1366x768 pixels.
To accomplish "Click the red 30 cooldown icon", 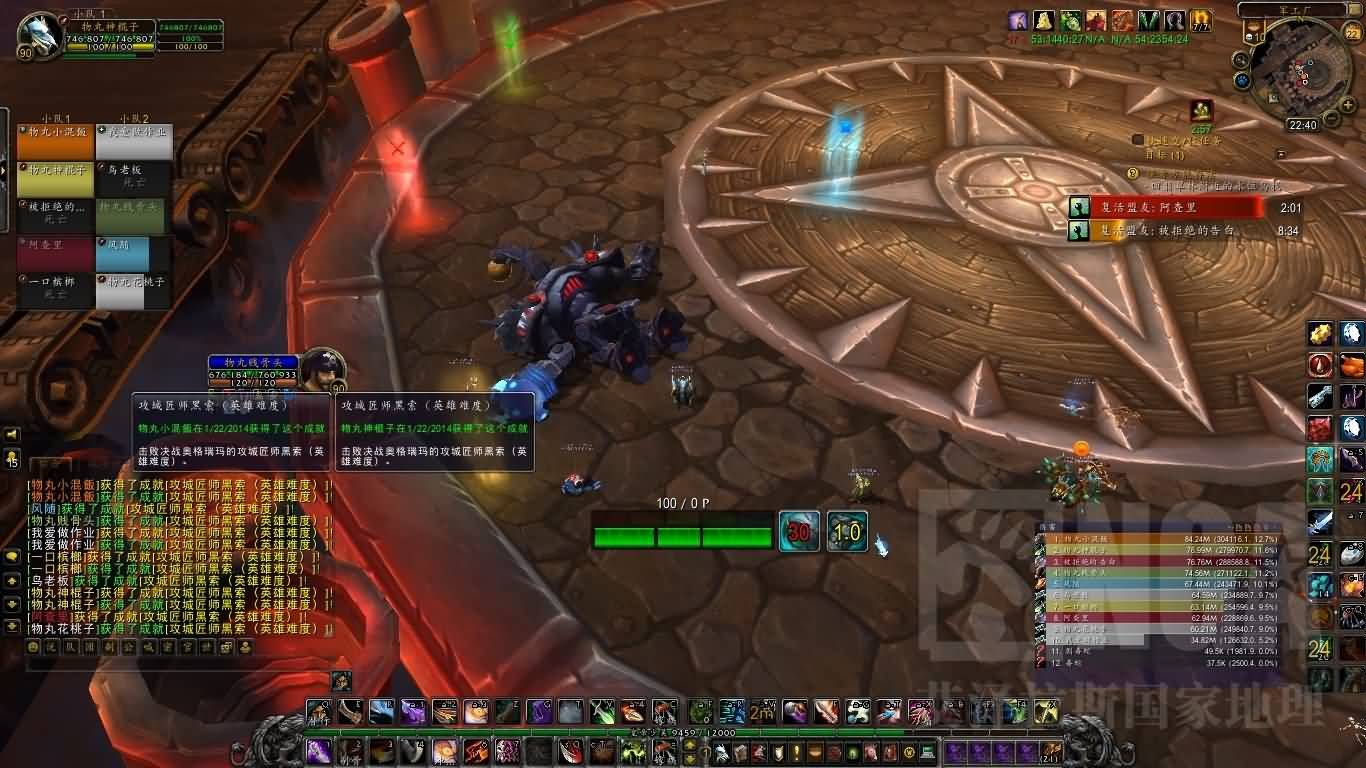I will click(x=799, y=532).
